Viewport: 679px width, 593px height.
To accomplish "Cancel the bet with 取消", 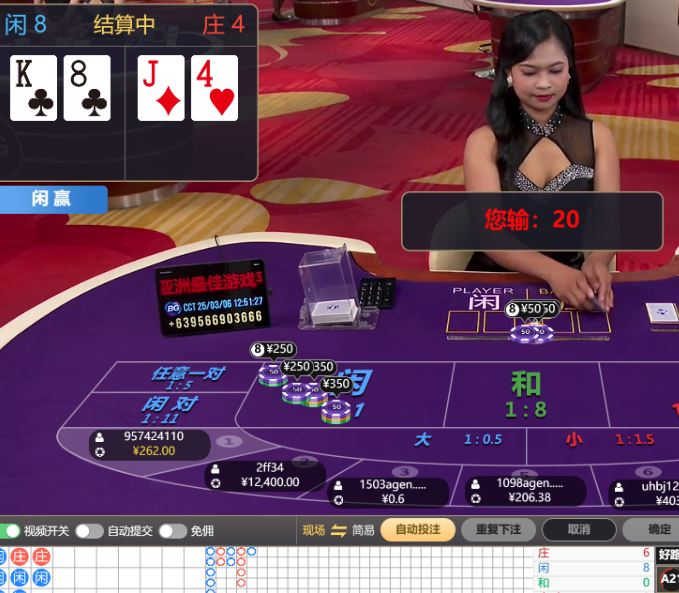I will tap(578, 530).
